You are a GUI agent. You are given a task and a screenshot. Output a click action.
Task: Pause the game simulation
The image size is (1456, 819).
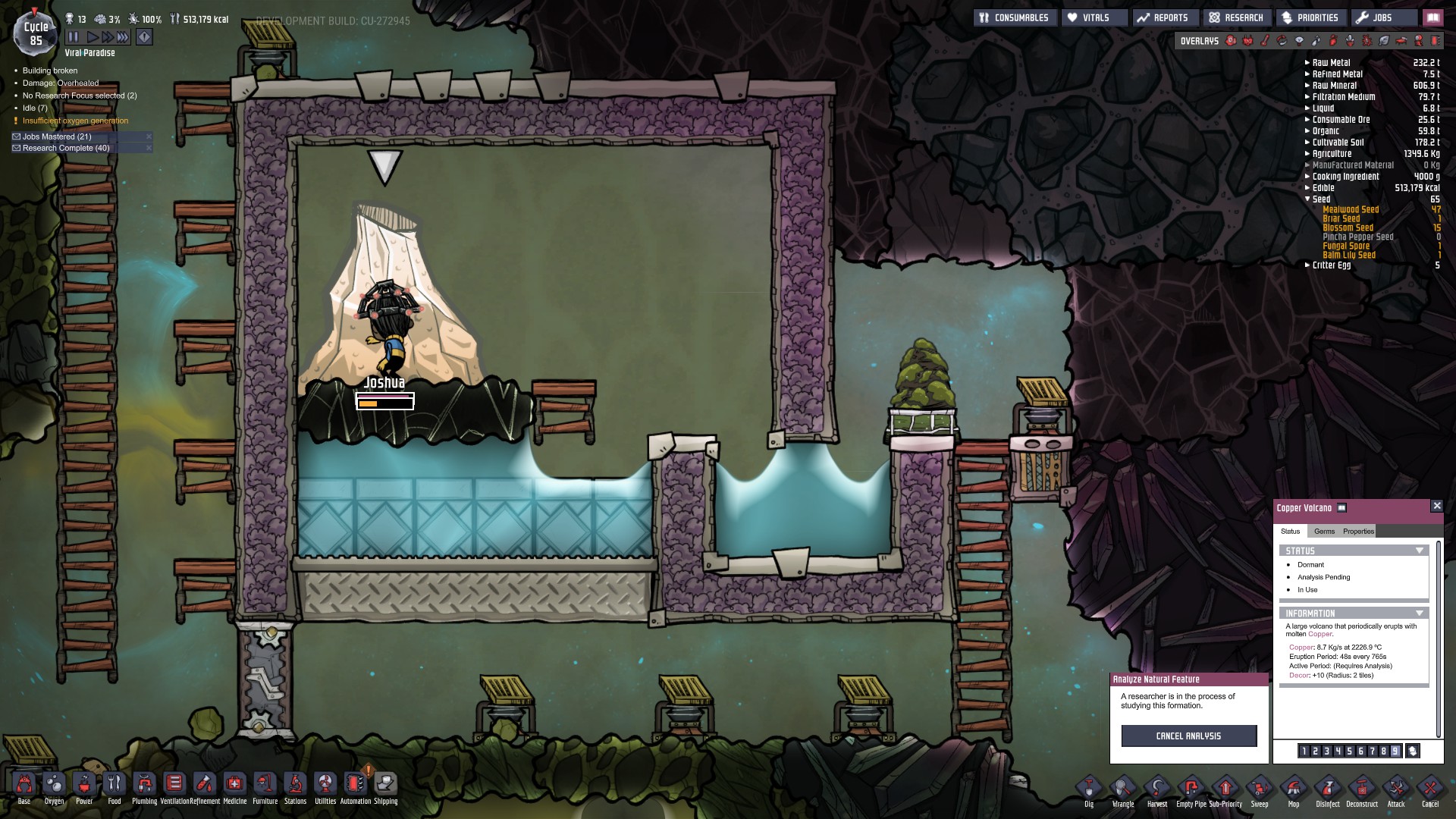click(x=72, y=36)
